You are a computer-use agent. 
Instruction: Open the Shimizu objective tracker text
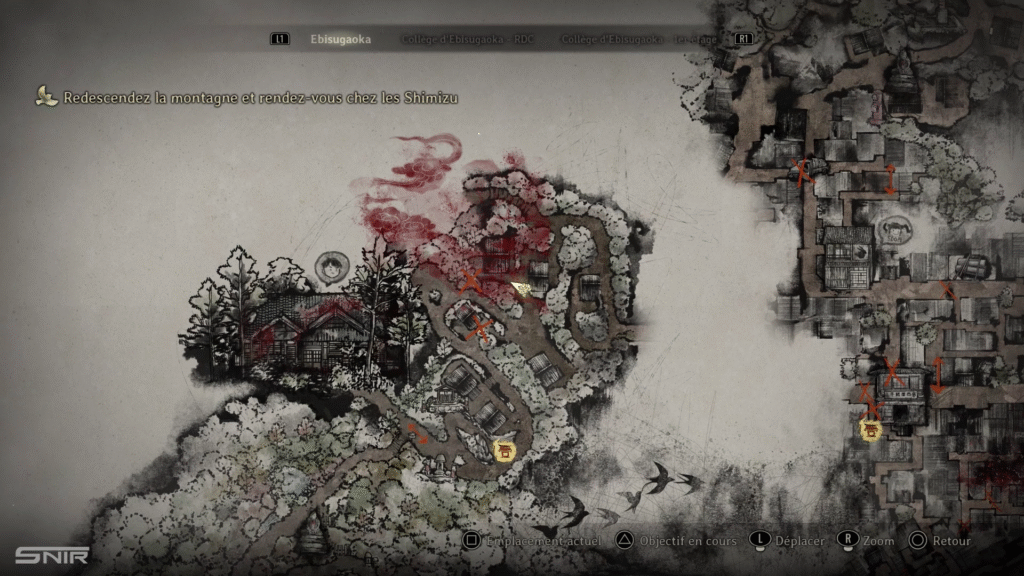pos(260,98)
